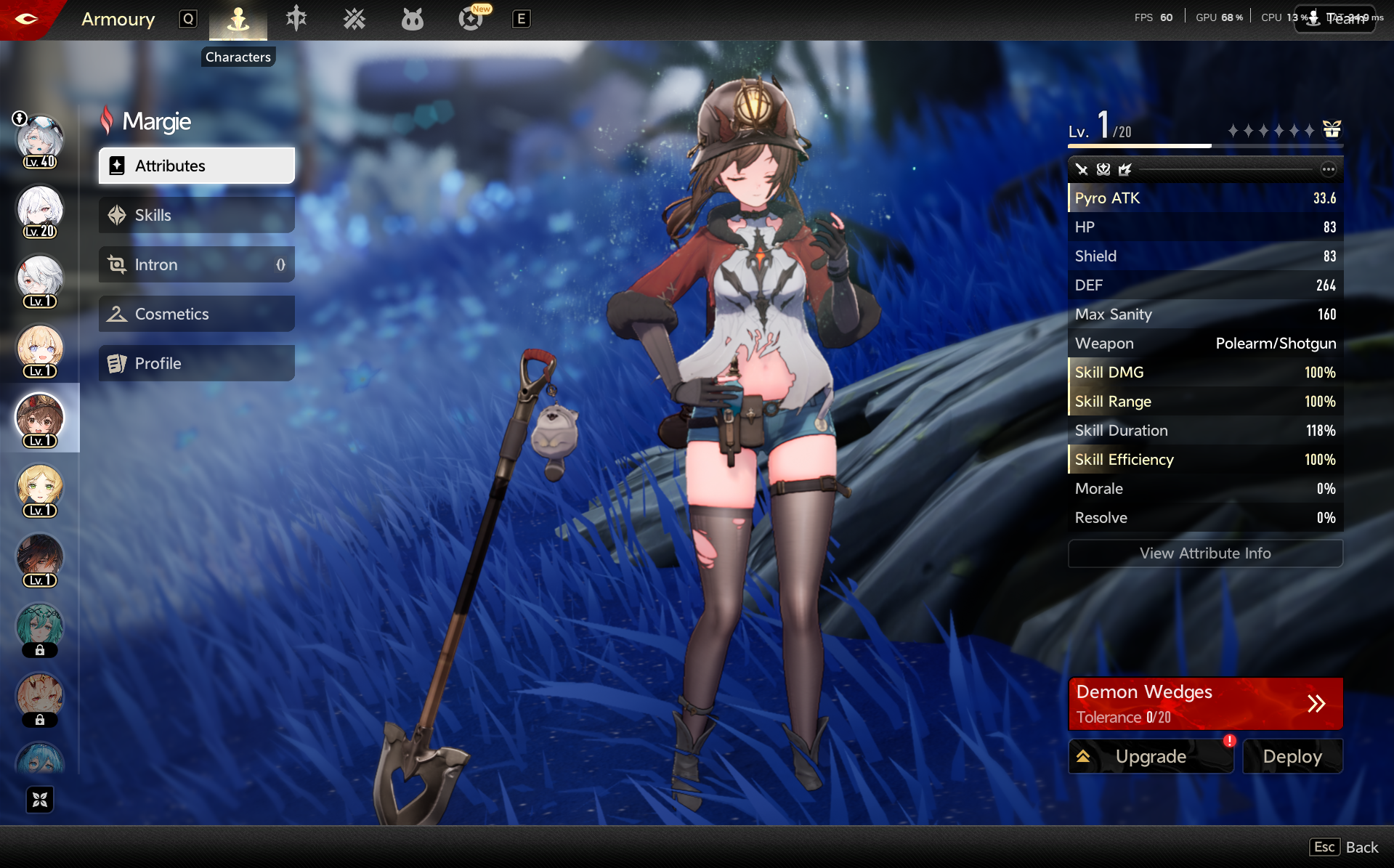Expand the three-dot options on attribute bar
1394x868 pixels.
click(x=1328, y=169)
